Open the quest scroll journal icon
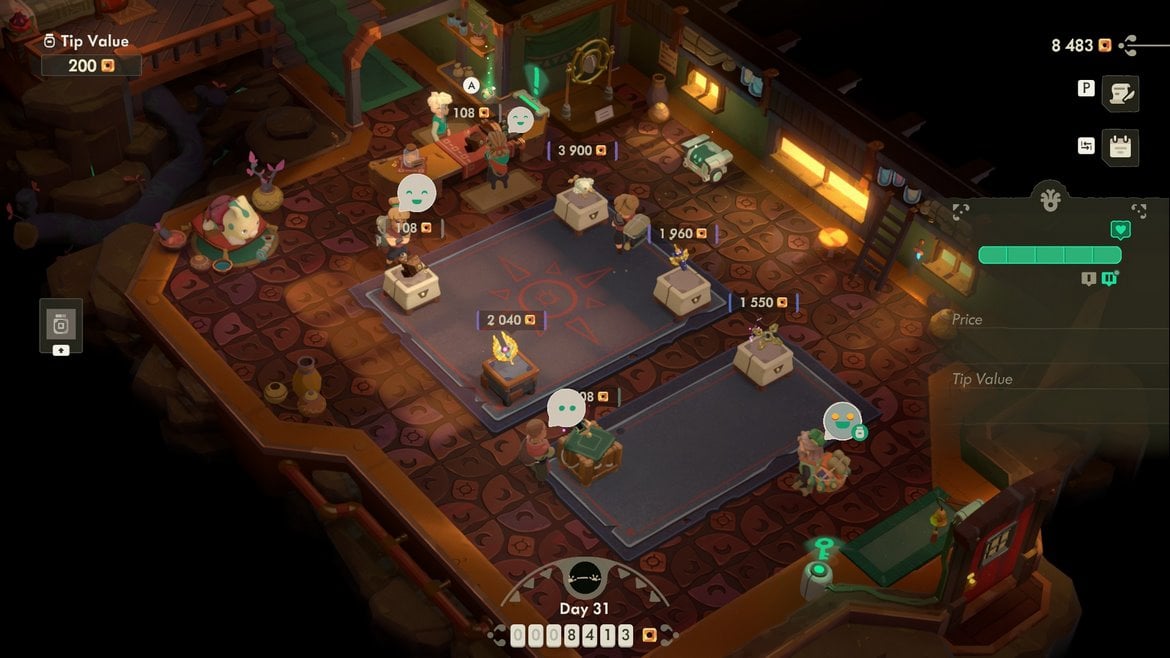The image size is (1170, 658). (x=1121, y=92)
